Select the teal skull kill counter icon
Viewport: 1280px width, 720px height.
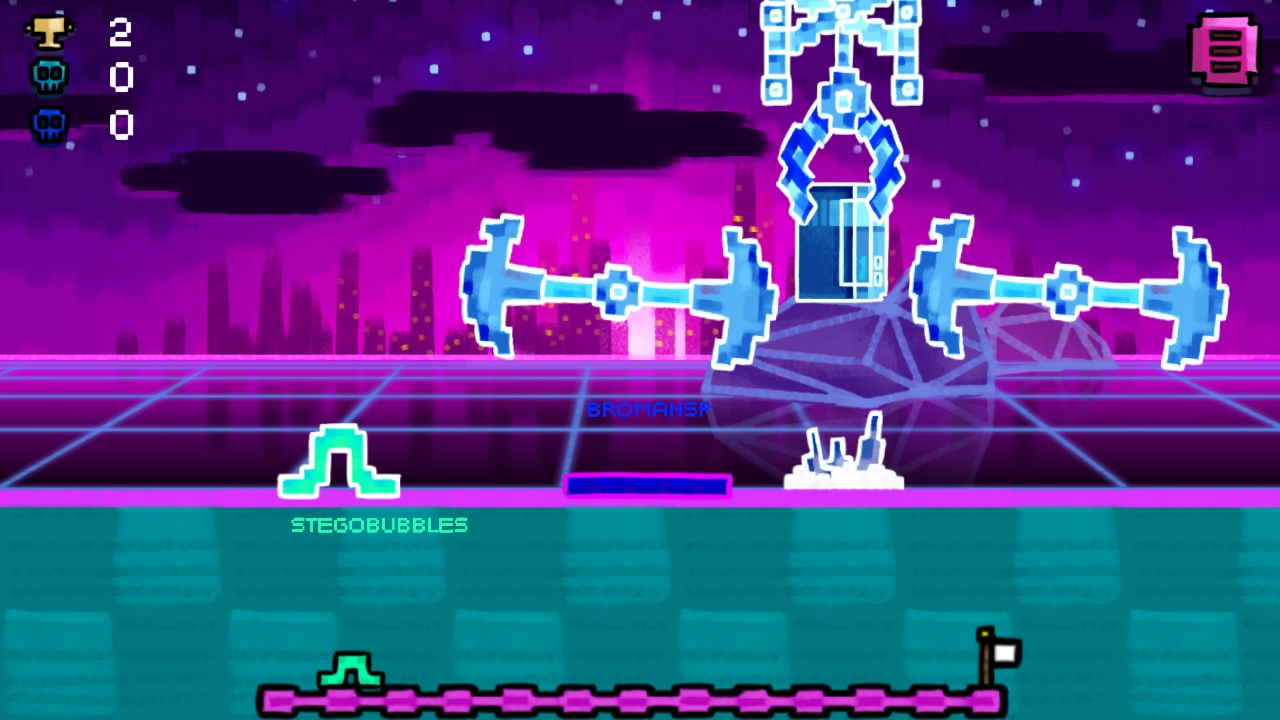point(48,76)
